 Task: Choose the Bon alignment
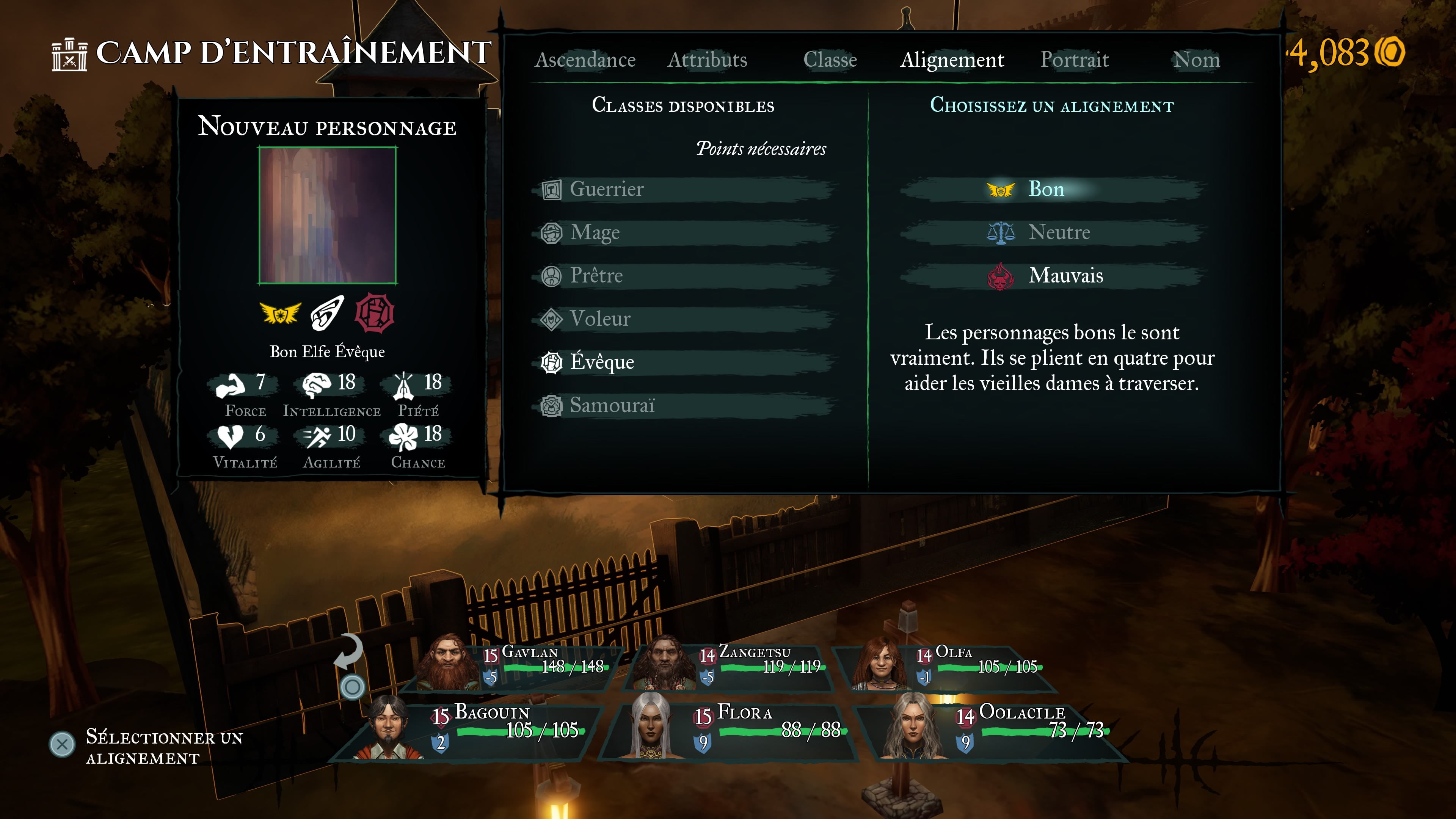pyautogui.click(x=1046, y=189)
